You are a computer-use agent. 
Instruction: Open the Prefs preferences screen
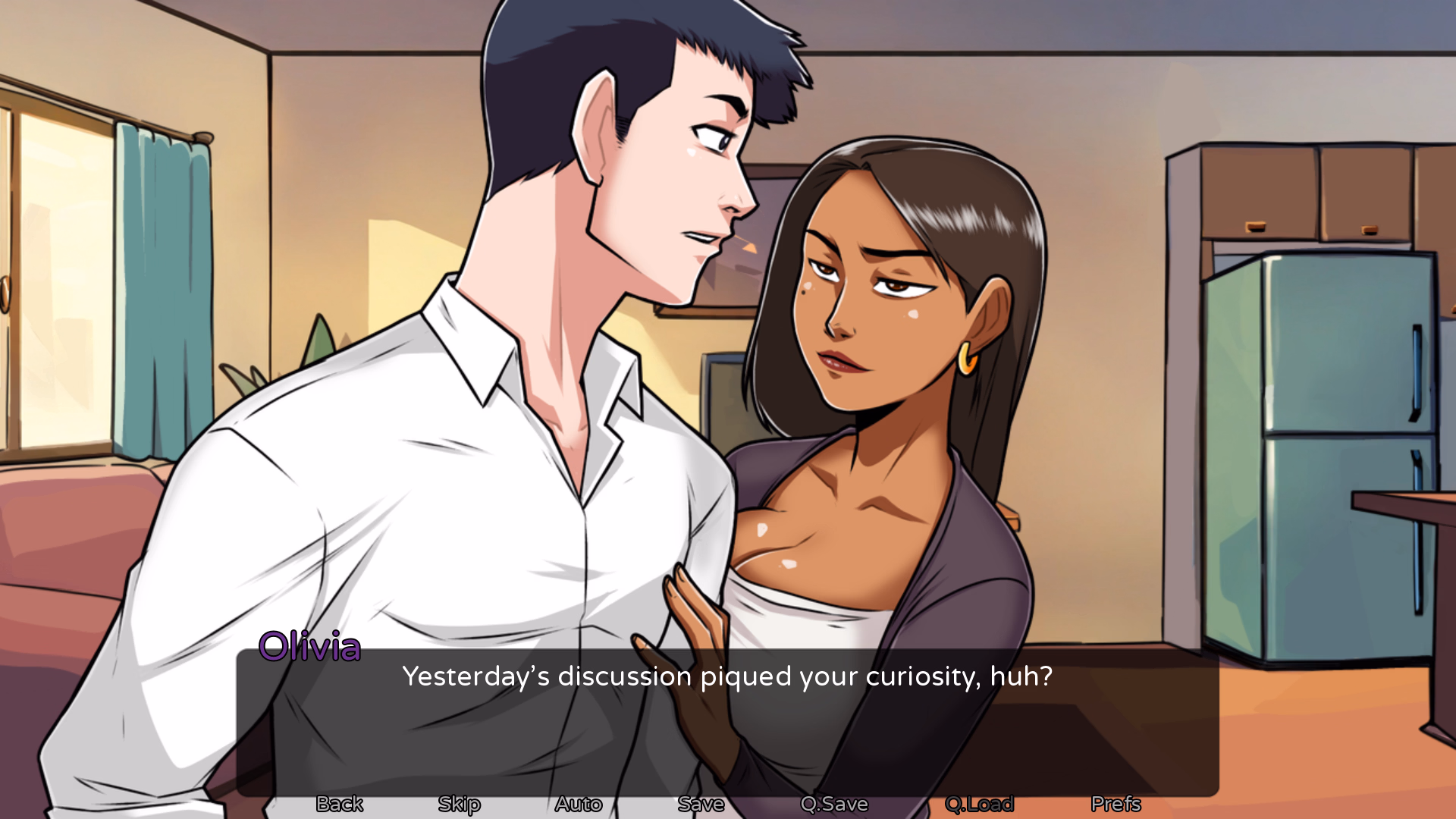pyautogui.click(x=1116, y=805)
